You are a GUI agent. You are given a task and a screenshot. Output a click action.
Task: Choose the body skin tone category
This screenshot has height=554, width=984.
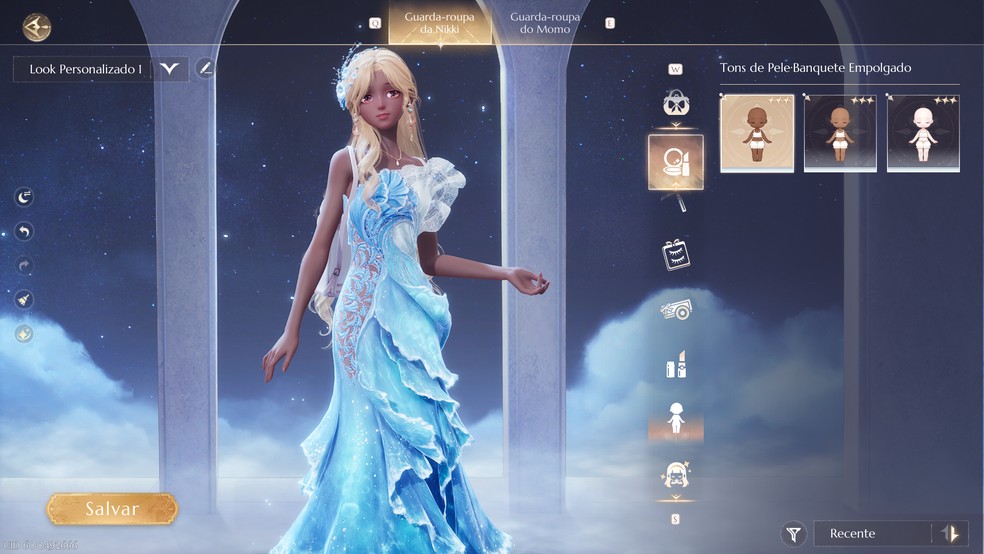pos(675,419)
